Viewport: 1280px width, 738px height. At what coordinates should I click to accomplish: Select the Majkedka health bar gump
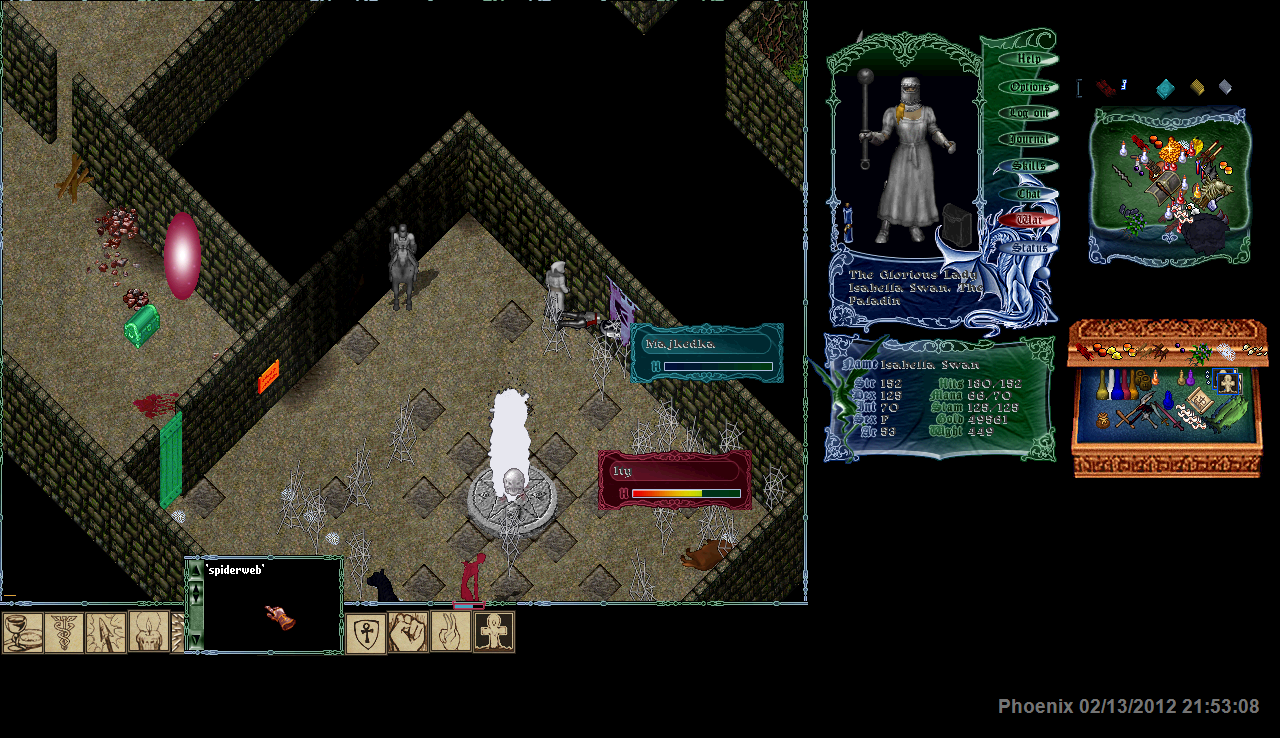(707, 352)
